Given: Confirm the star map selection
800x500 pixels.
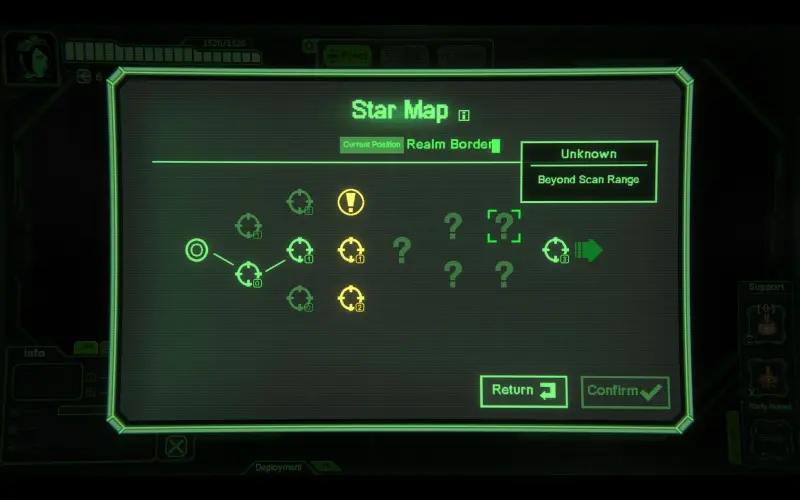Looking at the screenshot, I should [625, 391].
